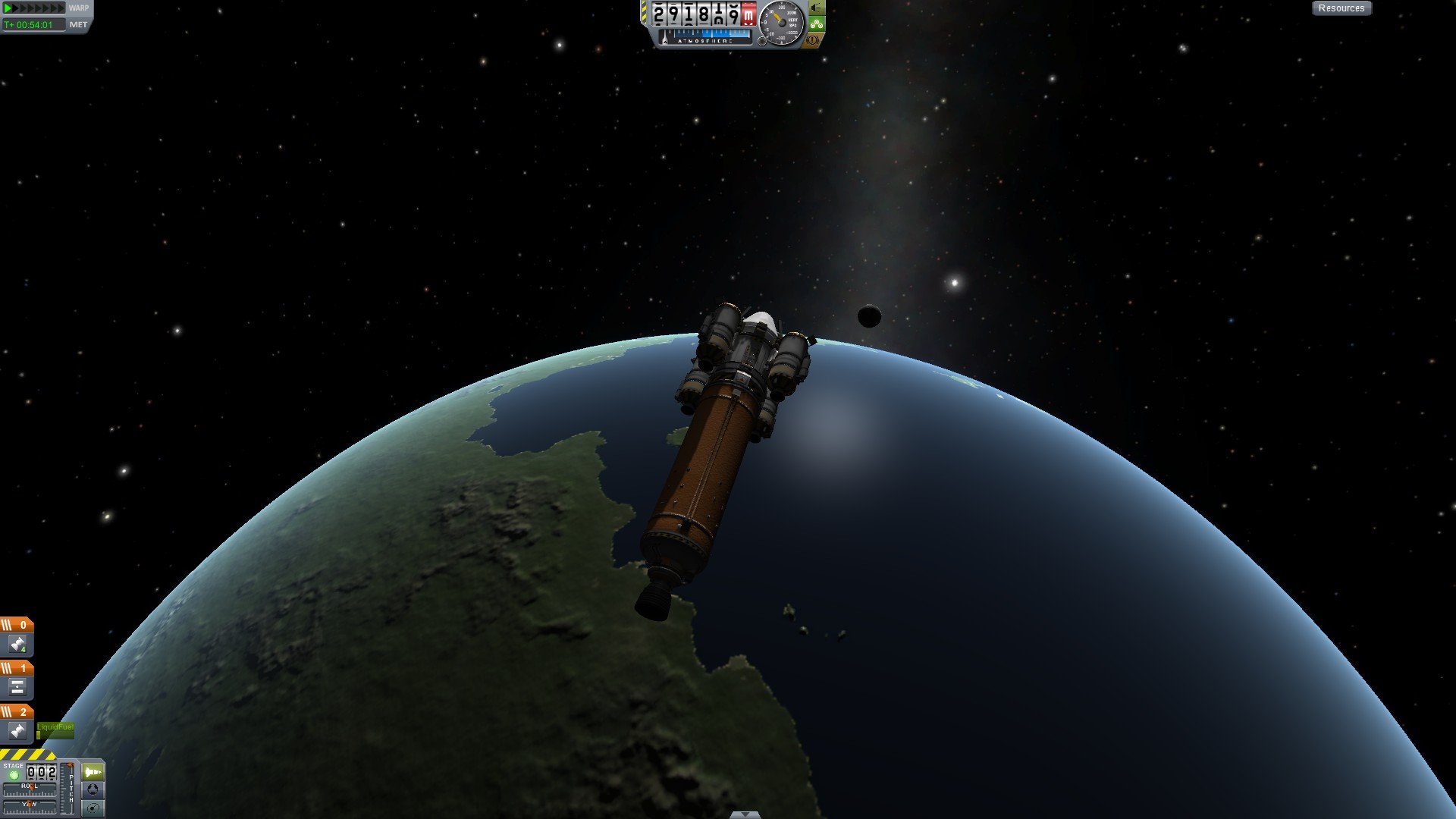Switch to staging mode rocket button

click(x=93, y=772)
